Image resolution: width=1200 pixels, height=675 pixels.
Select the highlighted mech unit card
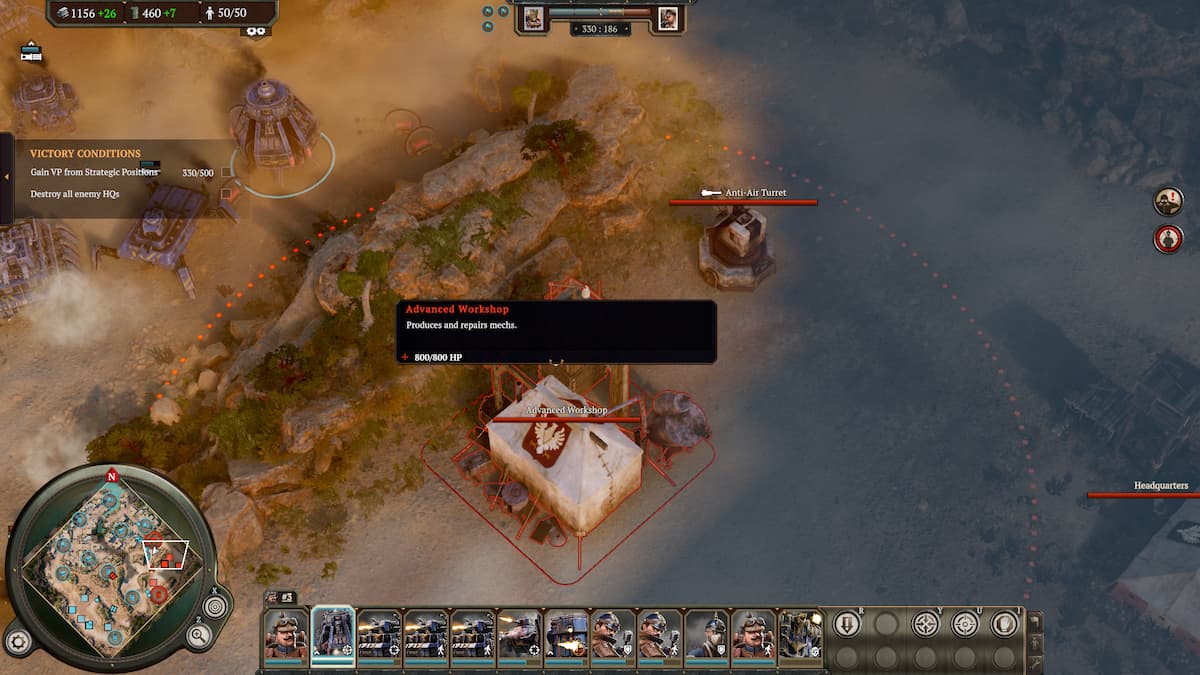(333, 634)
